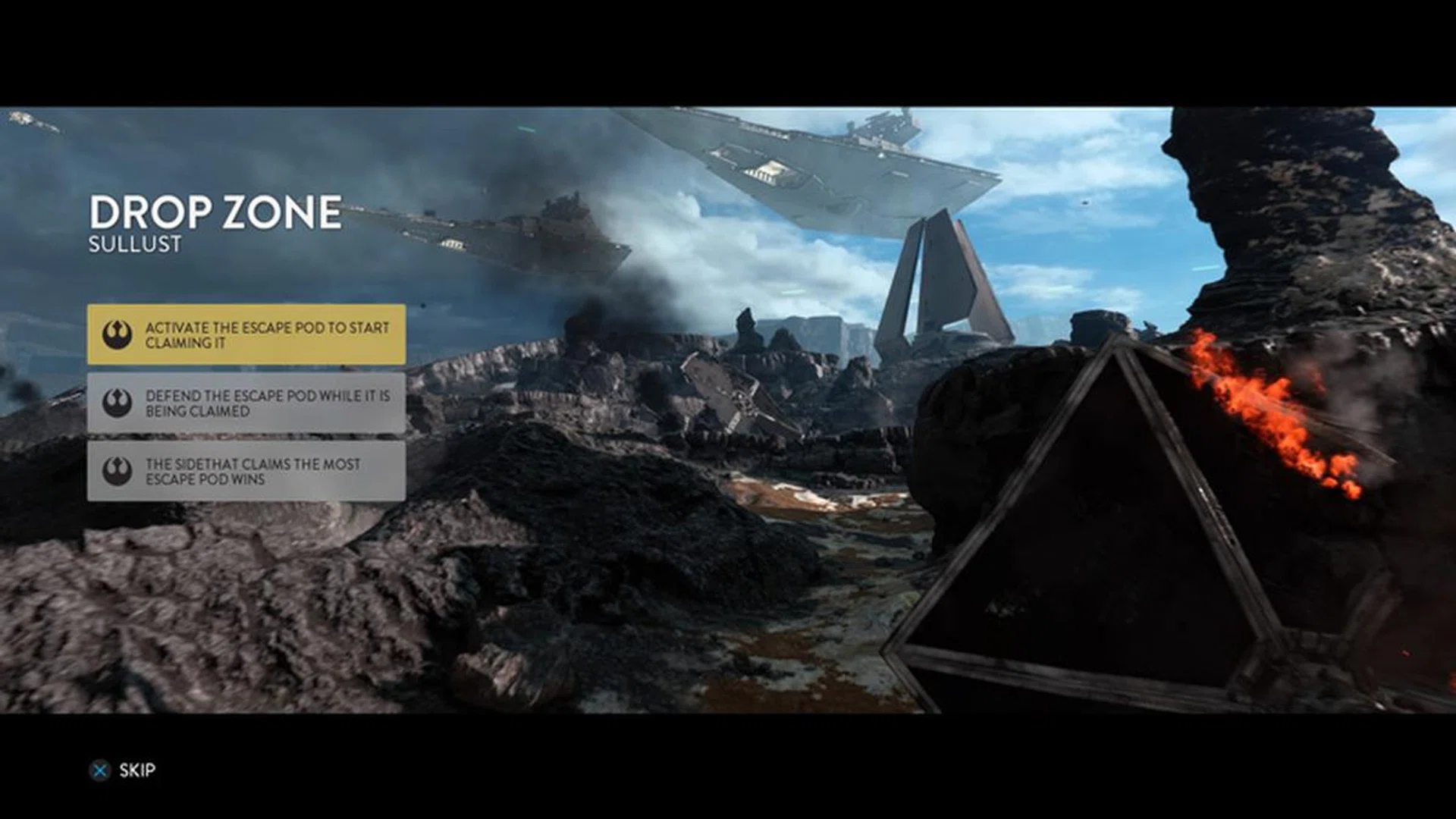1456x819 pixels.
Task: Toggle the 'claims the most escape pod wins' panel
Action: point(250,470)
